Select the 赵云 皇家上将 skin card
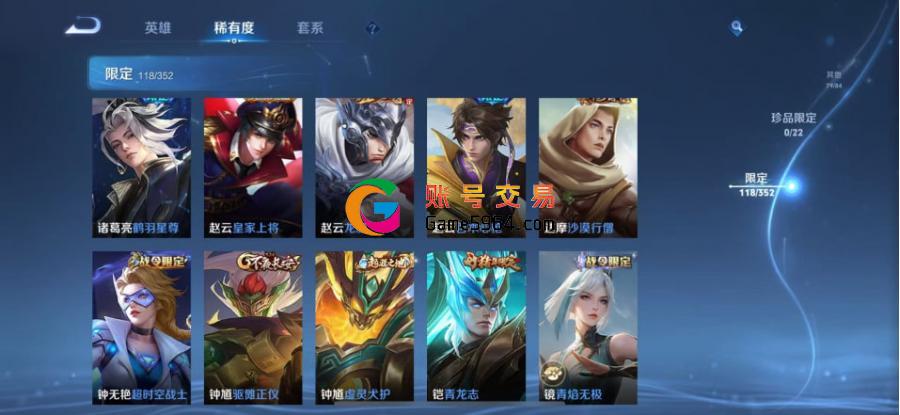Image resolution: width=900 pixels, height=415 pixels. [x=253, y=167]
